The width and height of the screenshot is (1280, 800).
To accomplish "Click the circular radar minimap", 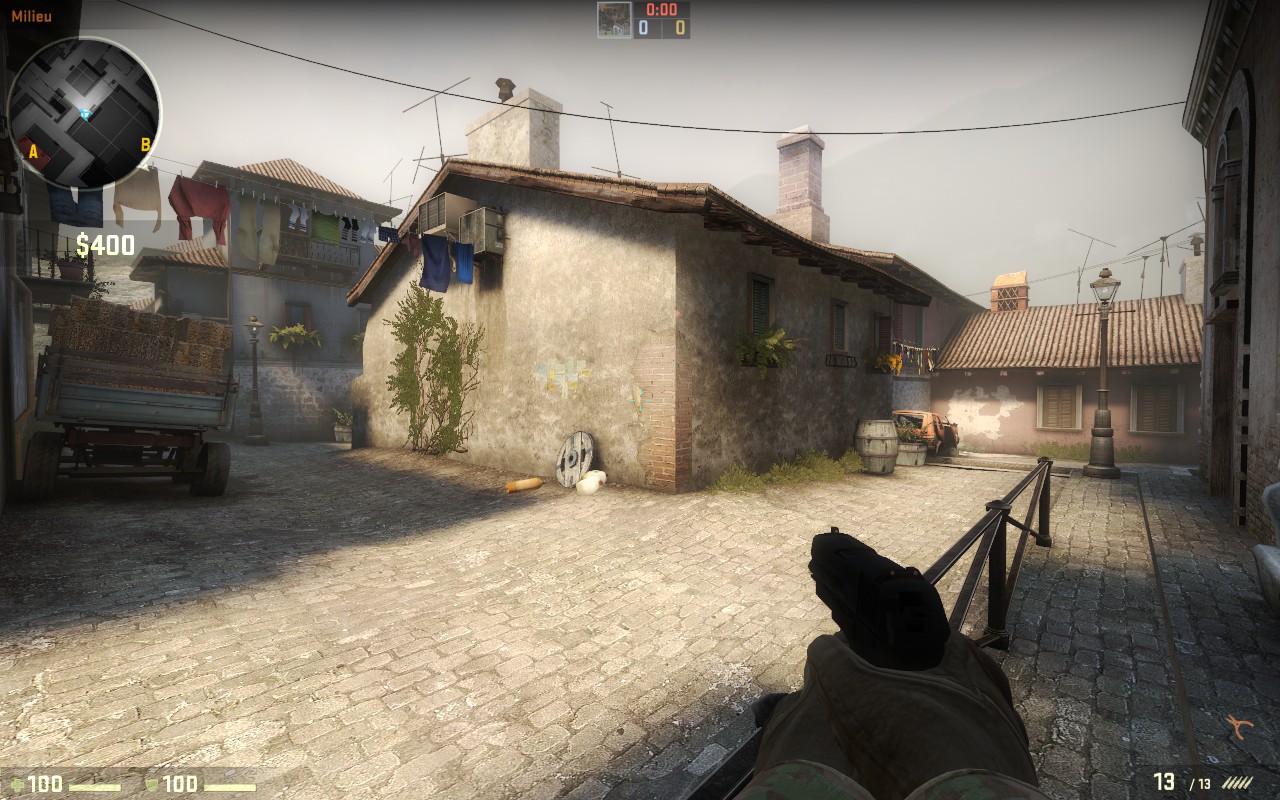I will tap(84, 112).
